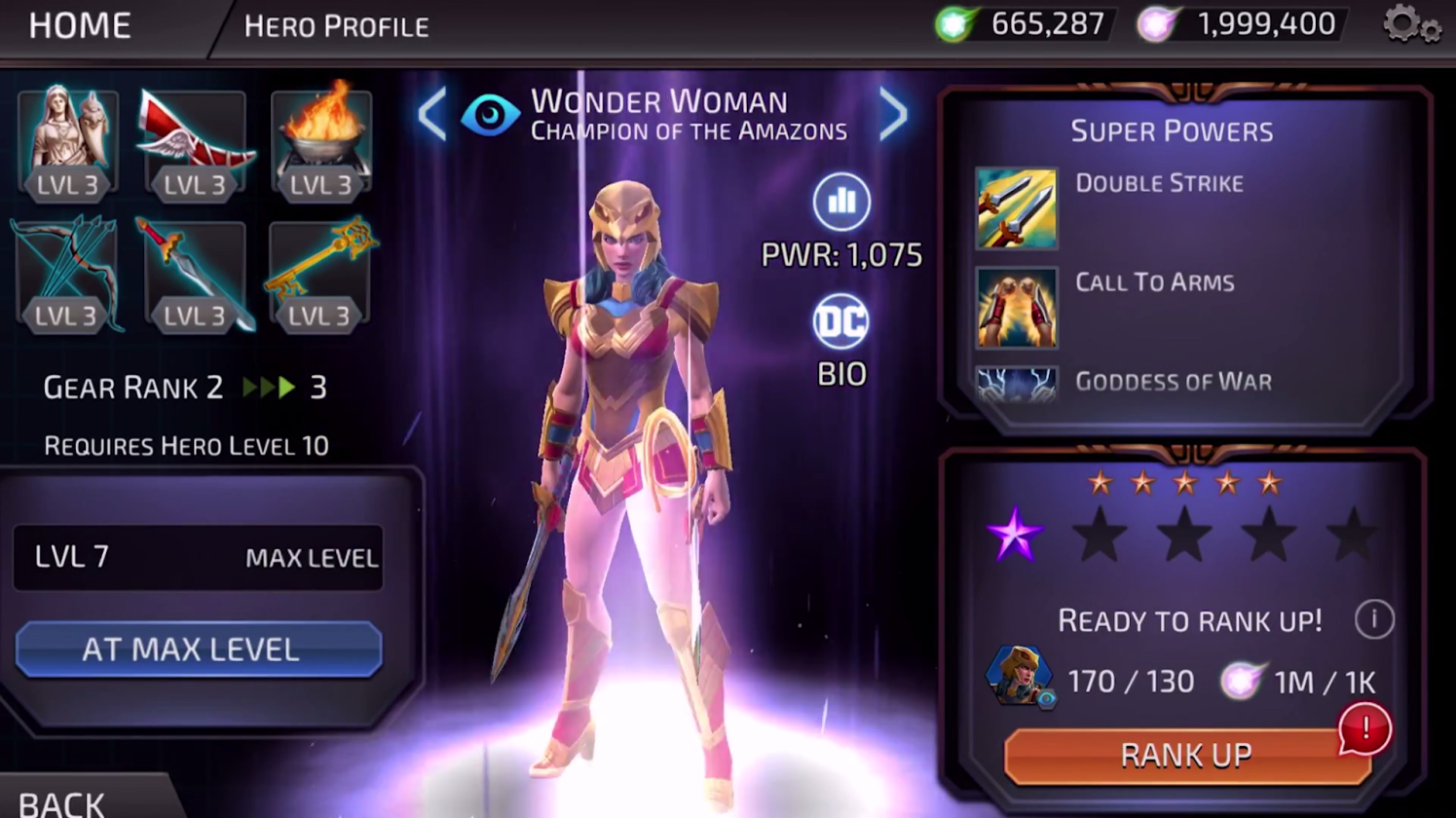
Task: Return HOME from the hero profile
Action: (x=78, y=25)
